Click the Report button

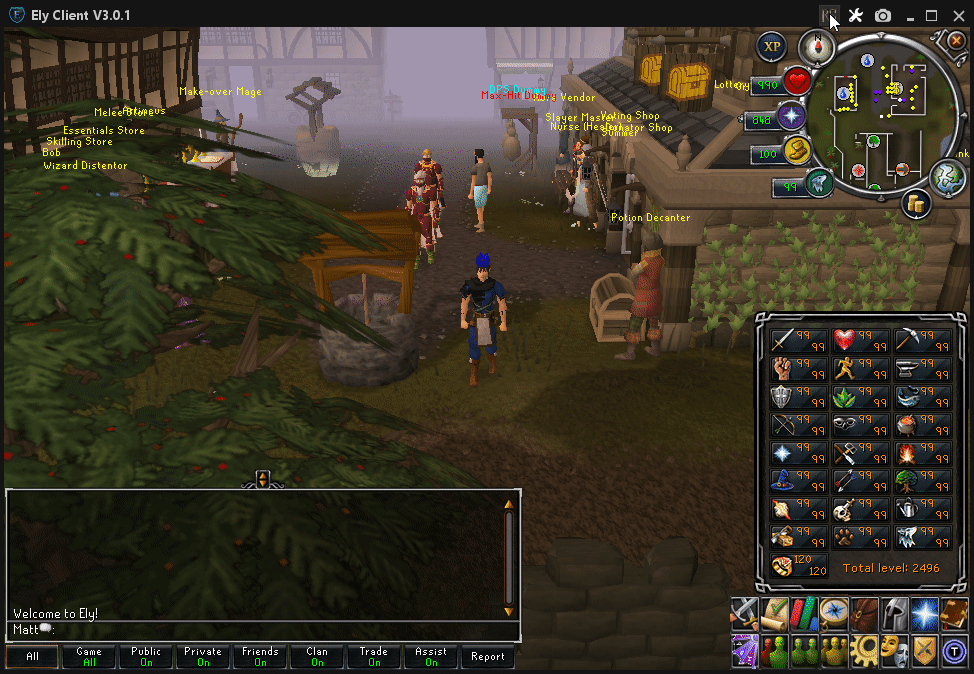(488, 656)
